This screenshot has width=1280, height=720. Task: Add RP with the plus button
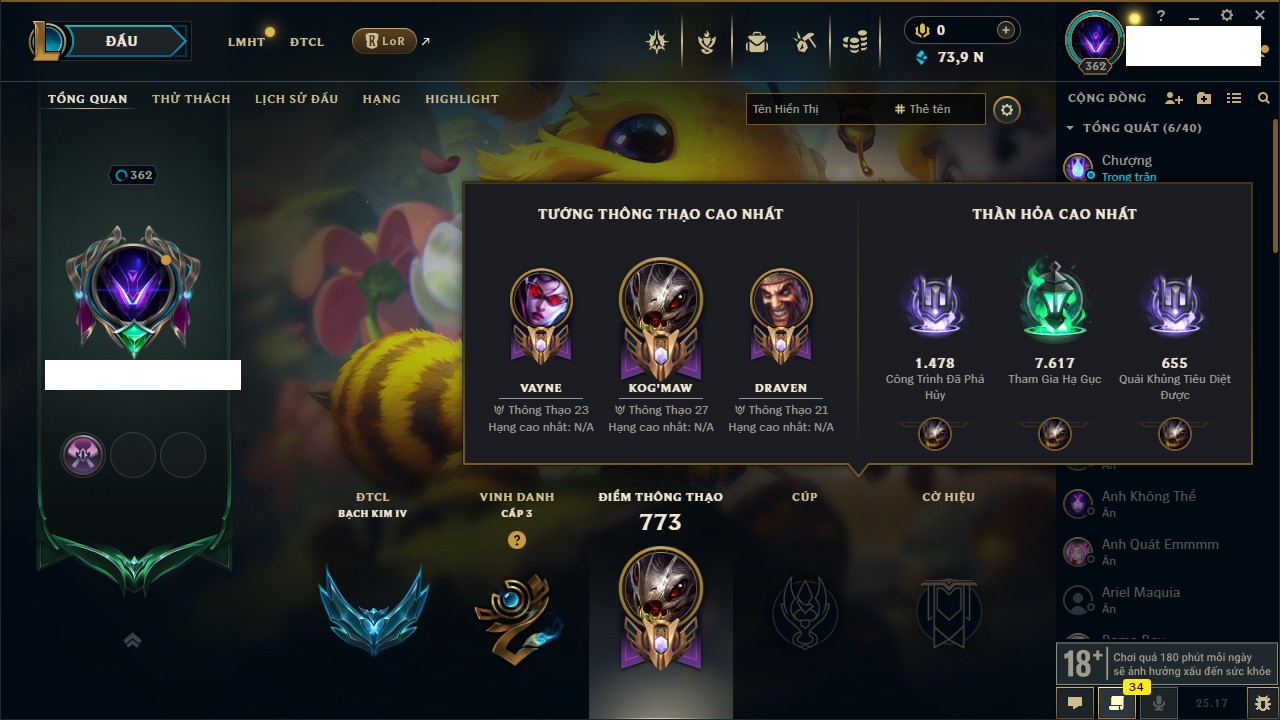click(1005, 31)
